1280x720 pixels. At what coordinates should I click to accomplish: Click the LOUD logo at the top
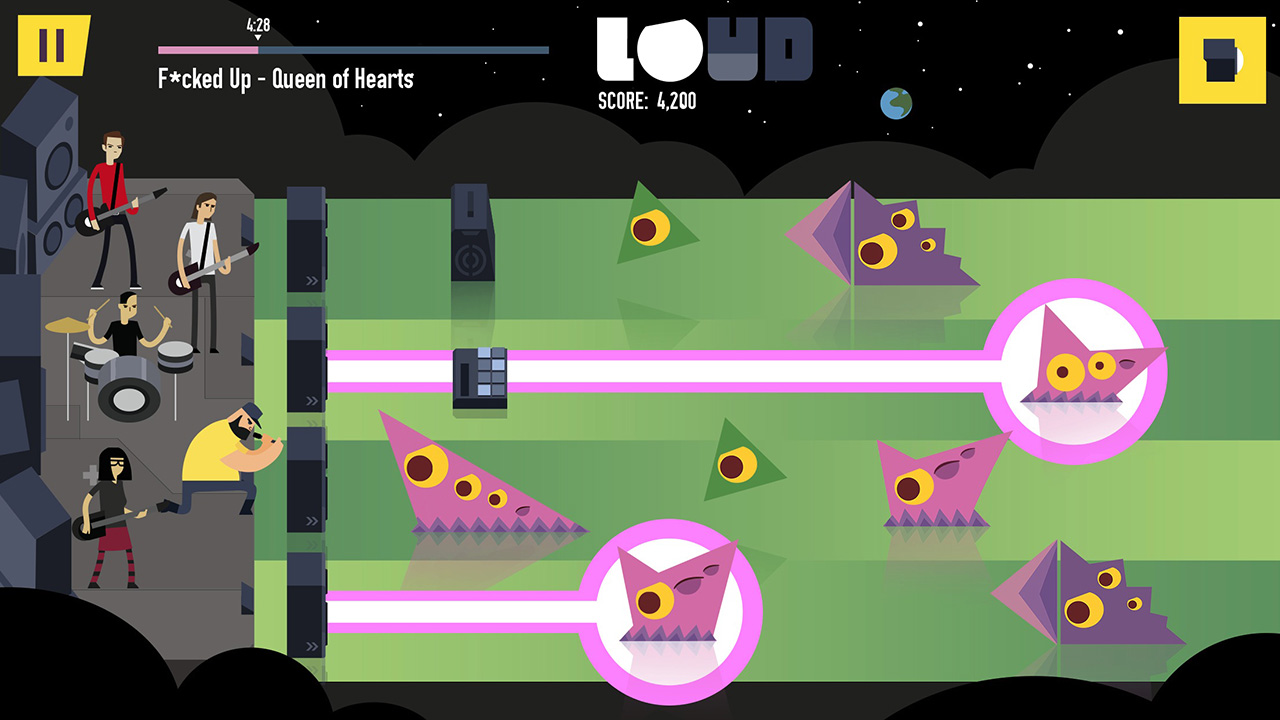coord(700,50)
